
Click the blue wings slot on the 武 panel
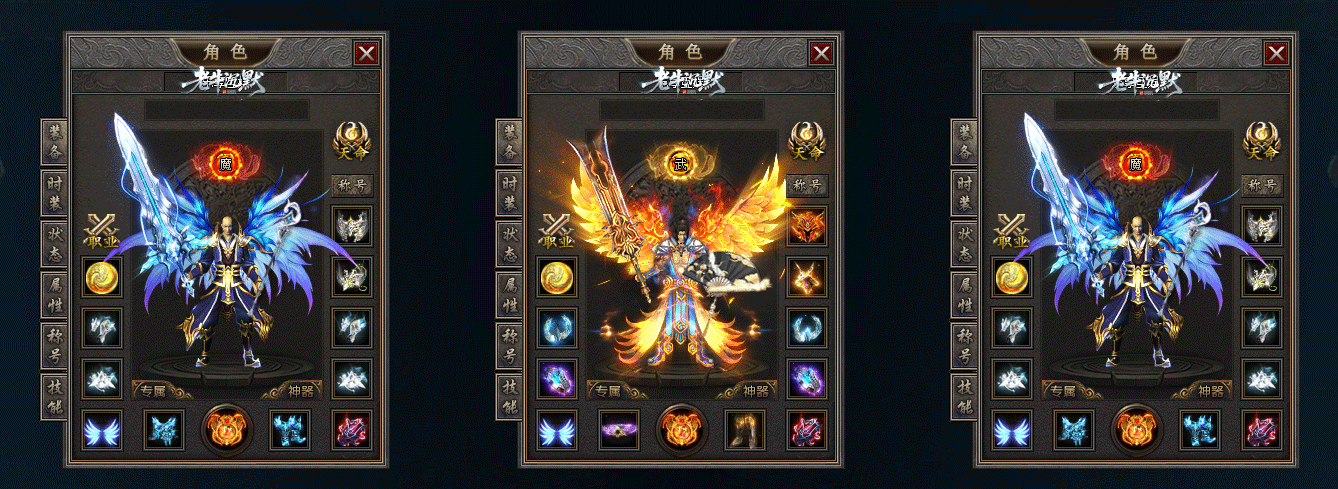pos(558,430)
